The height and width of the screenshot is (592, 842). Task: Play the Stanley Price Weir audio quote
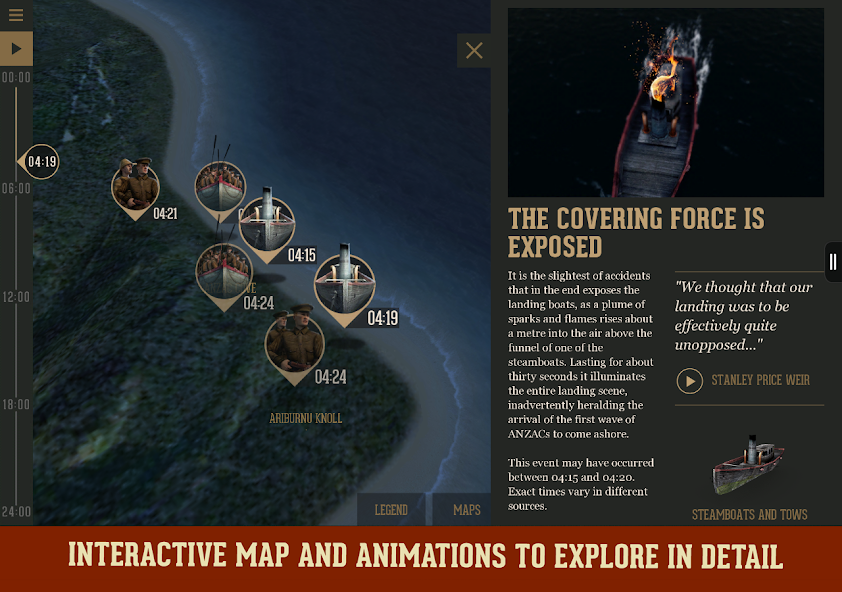click(x=690, y=381)
